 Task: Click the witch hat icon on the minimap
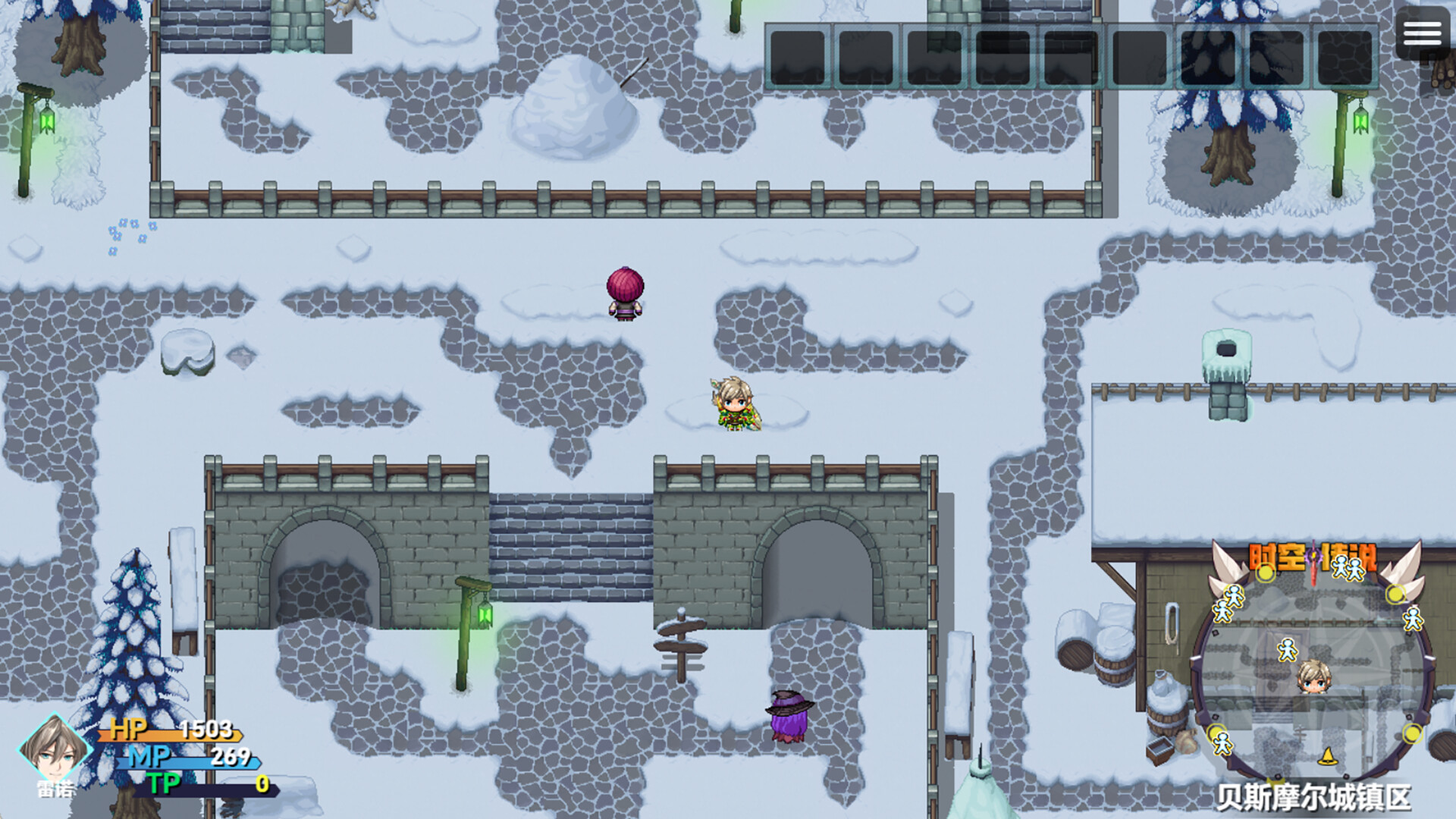click(x=1328, y=757)
